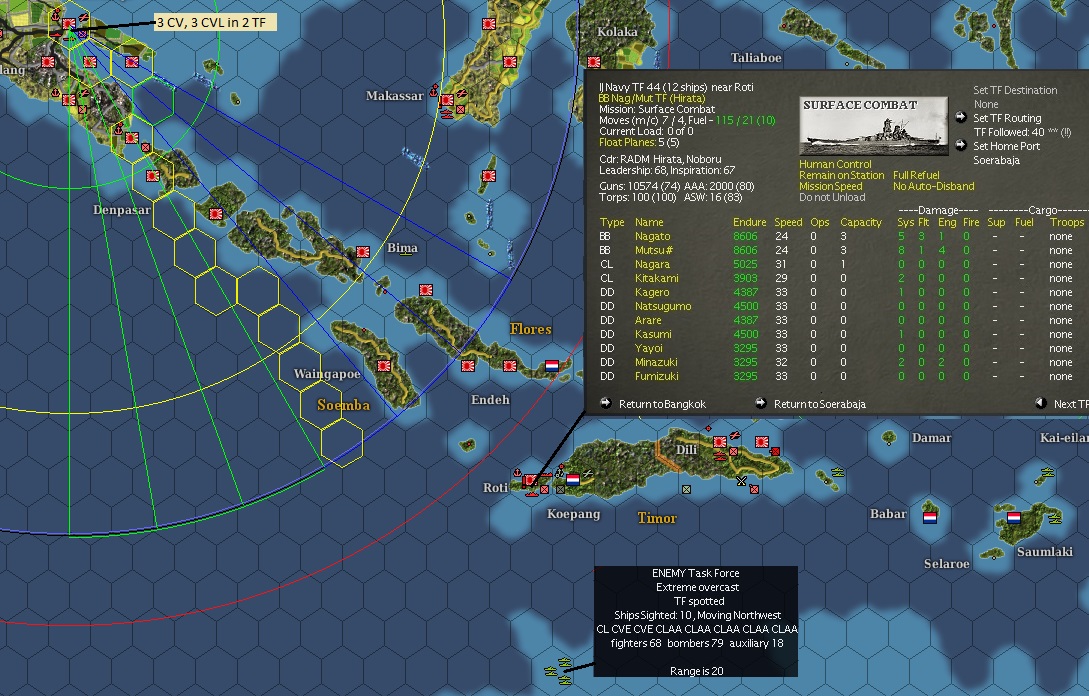Open Set TF Routing options
1089x696 pixels.
coord(1008,118)
